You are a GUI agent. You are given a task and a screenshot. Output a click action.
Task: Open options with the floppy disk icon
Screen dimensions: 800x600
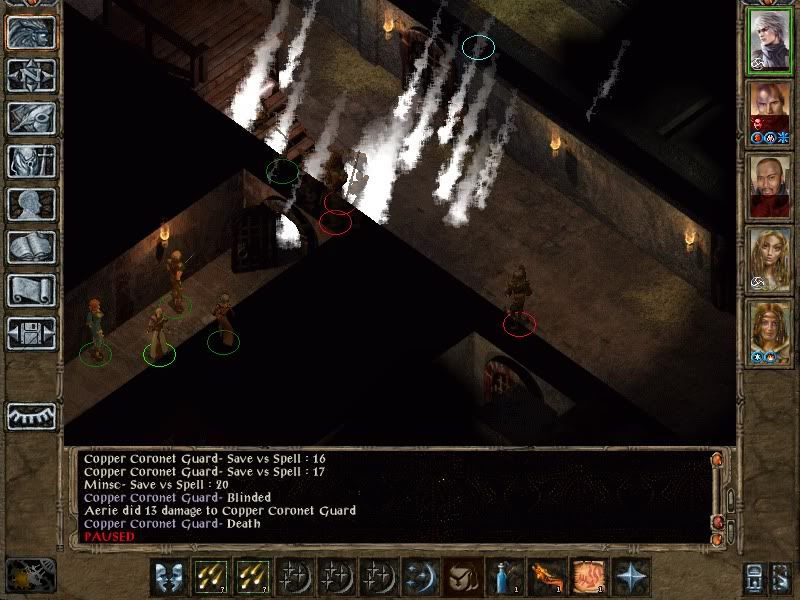pos(31,333)
